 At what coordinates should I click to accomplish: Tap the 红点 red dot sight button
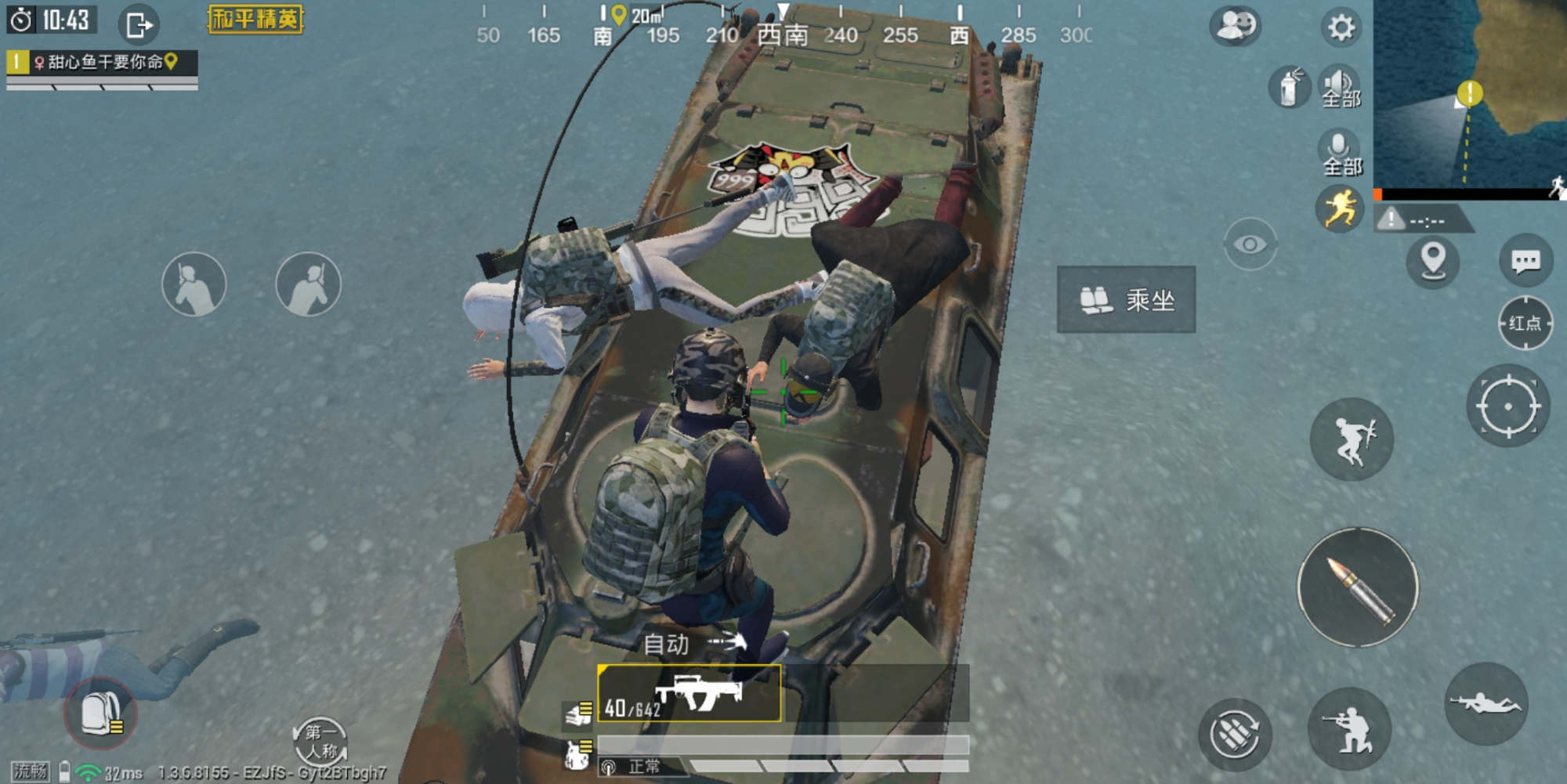[1525, 323]
